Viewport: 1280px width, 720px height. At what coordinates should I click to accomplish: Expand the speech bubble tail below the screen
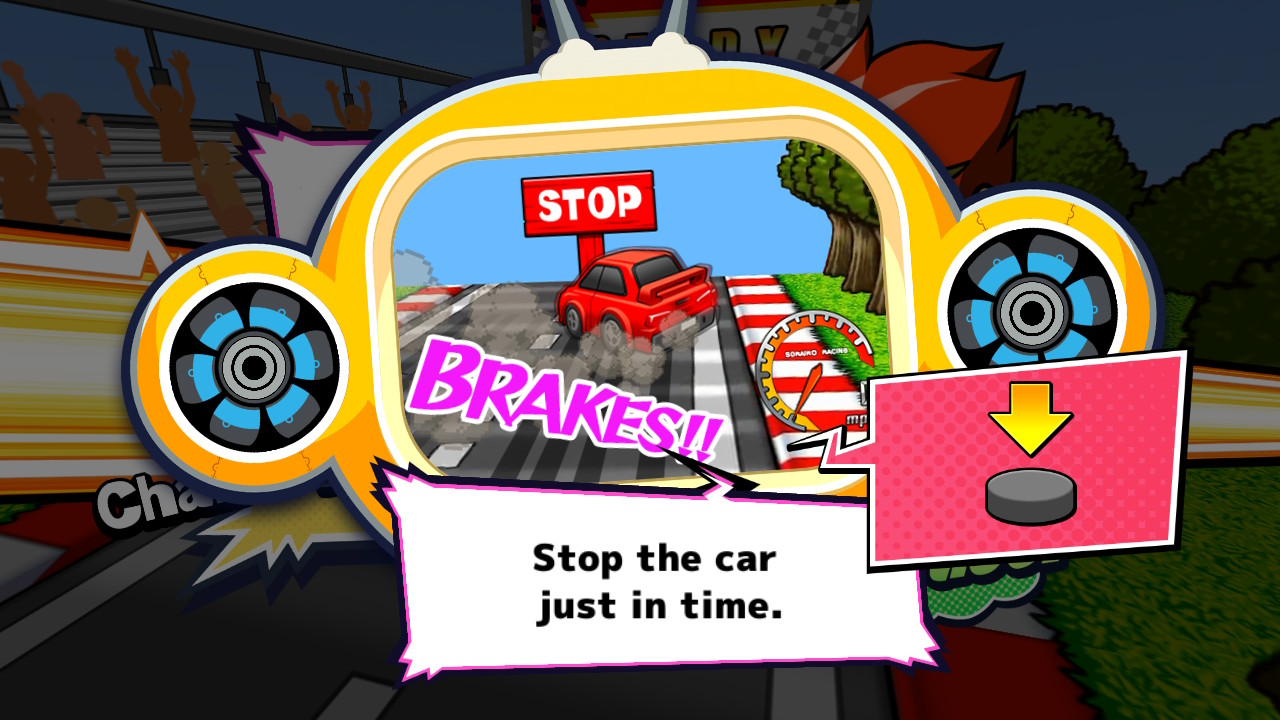click(700, 470)
